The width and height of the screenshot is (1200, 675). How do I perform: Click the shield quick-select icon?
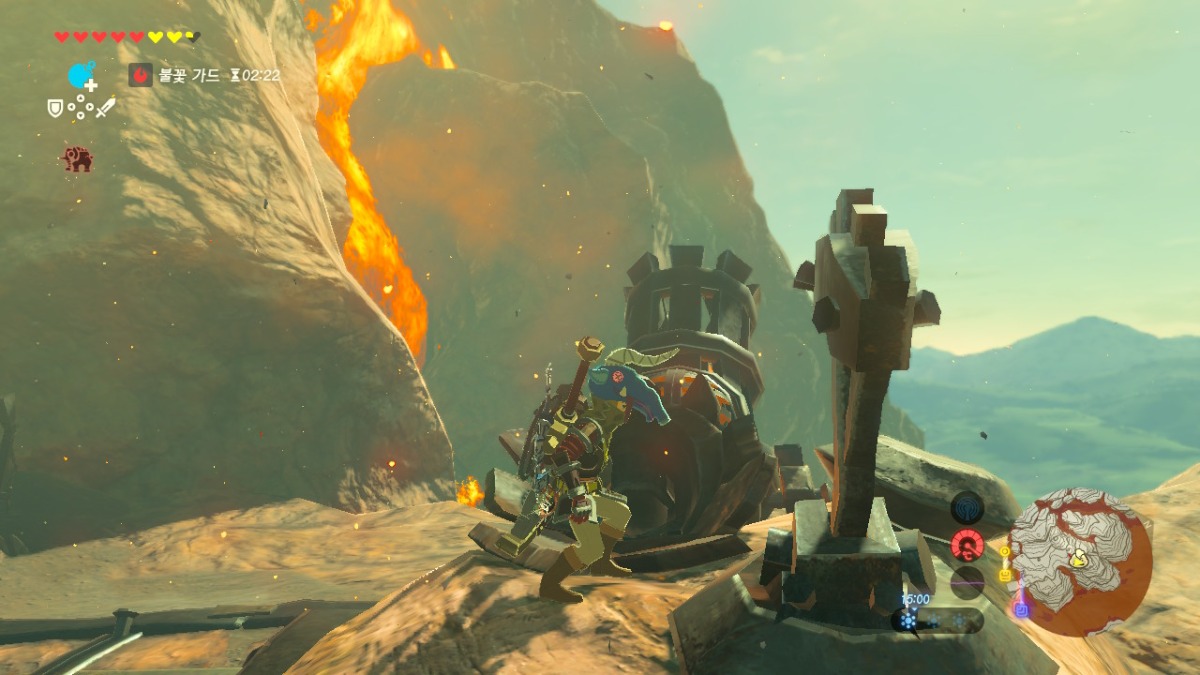coord(55,107)
